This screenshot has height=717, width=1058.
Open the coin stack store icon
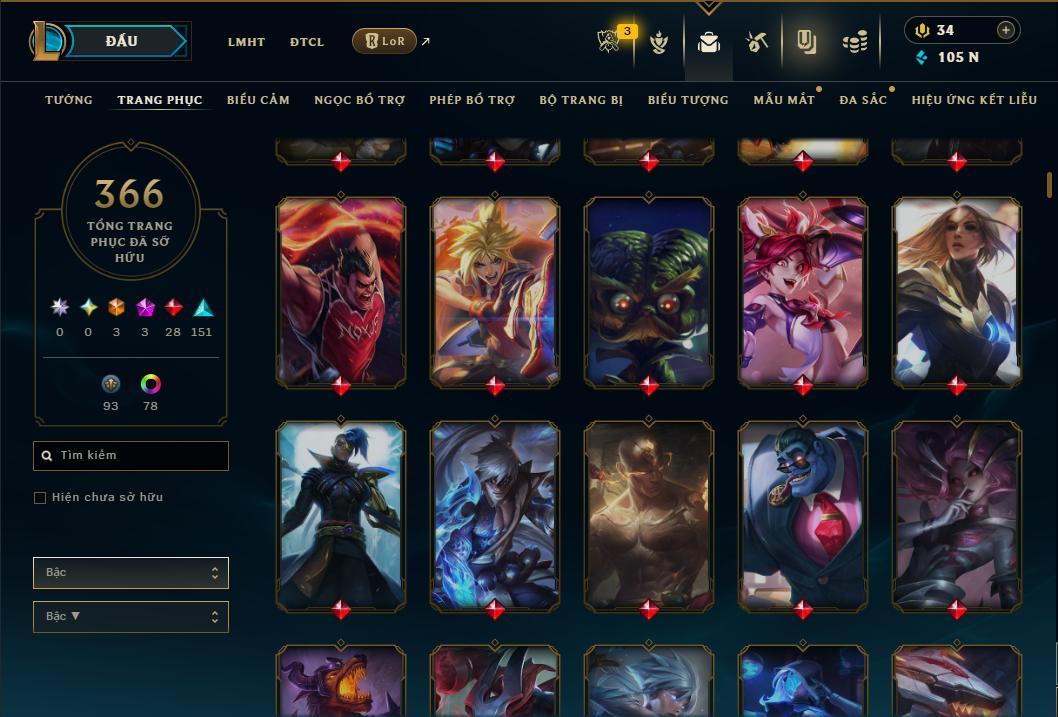tap(854, 42)
